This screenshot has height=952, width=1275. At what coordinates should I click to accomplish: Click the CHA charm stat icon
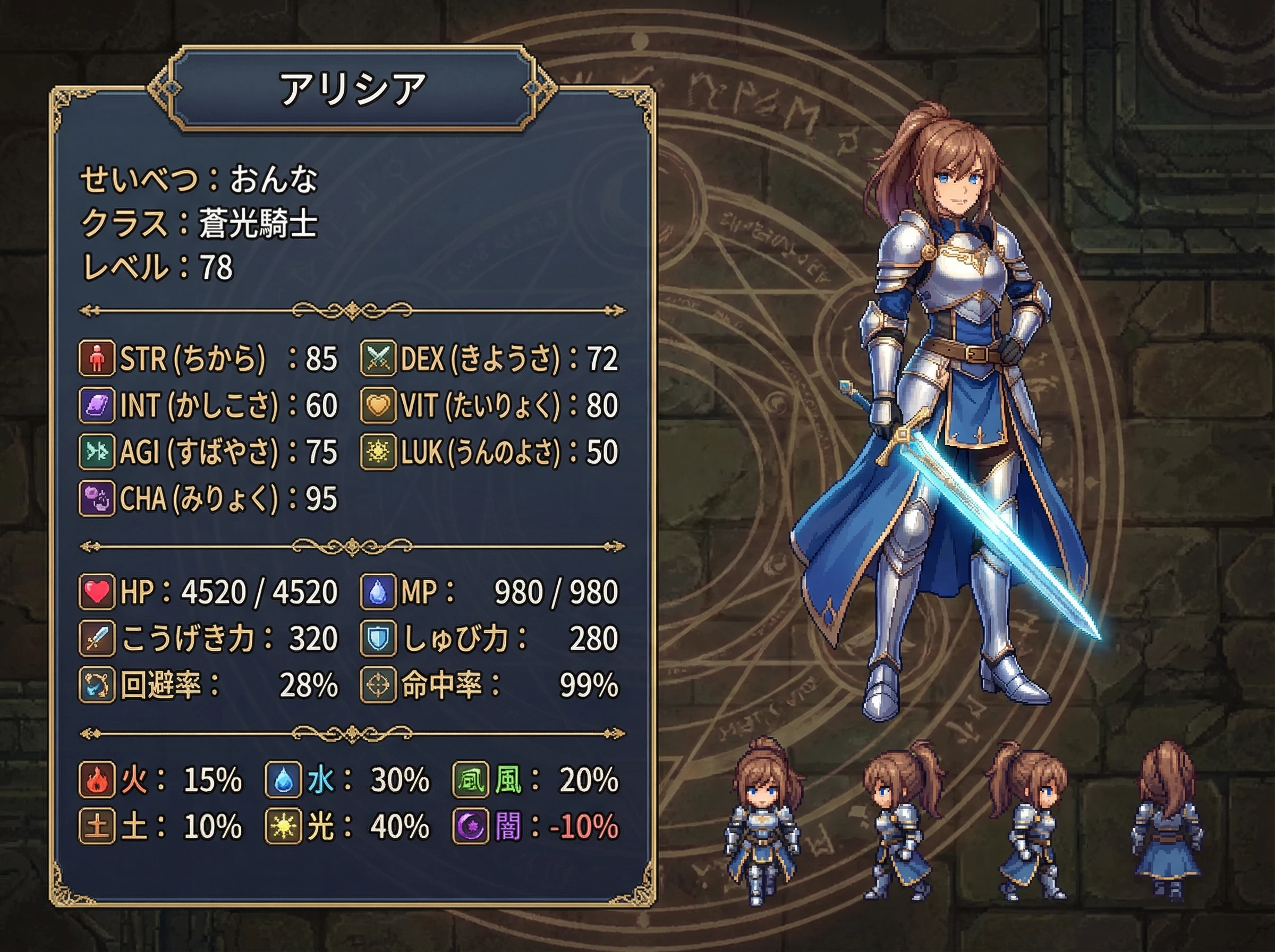click(96, 498)
